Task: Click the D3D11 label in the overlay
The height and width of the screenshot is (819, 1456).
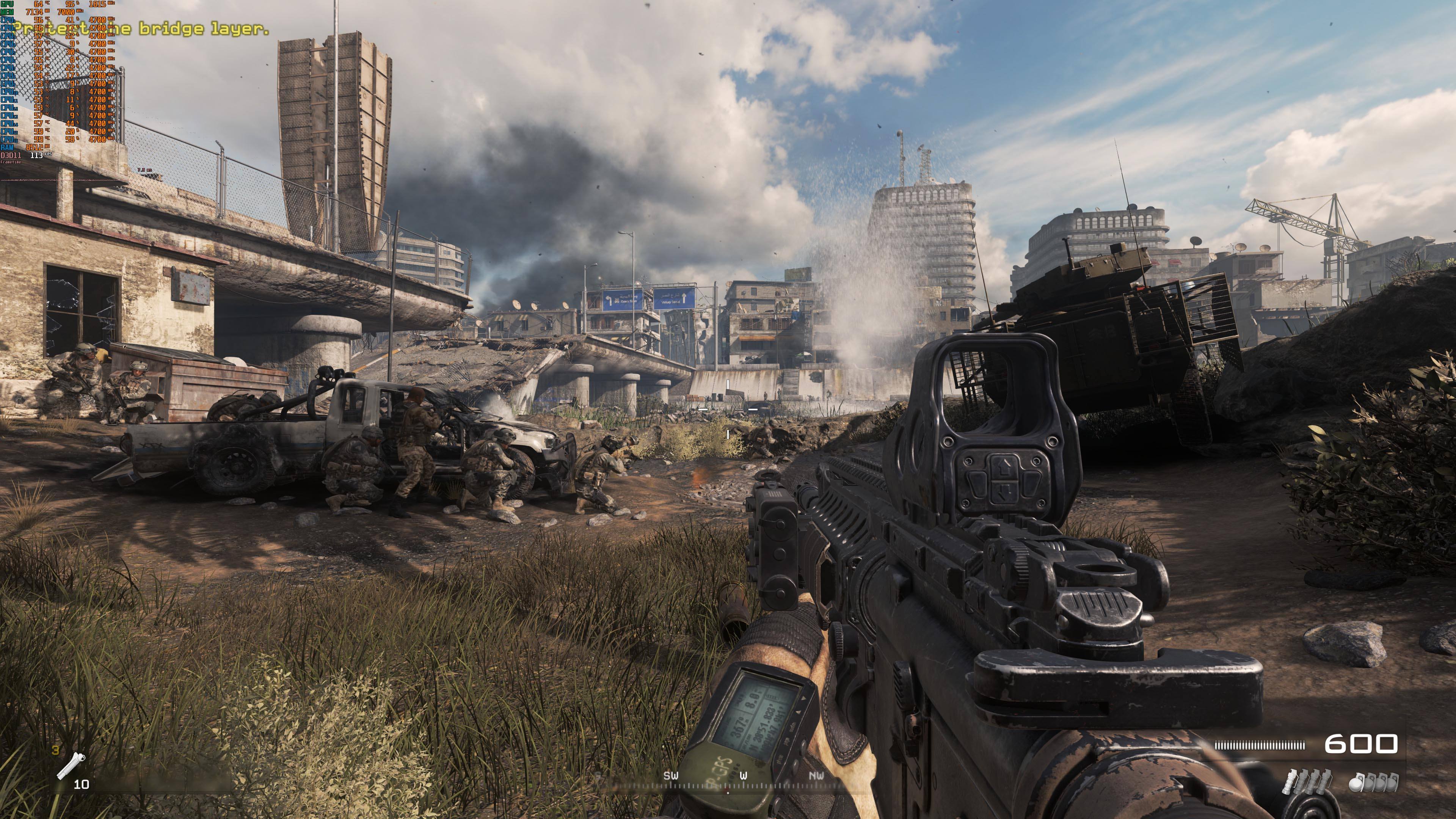Action: pos(10,155)
